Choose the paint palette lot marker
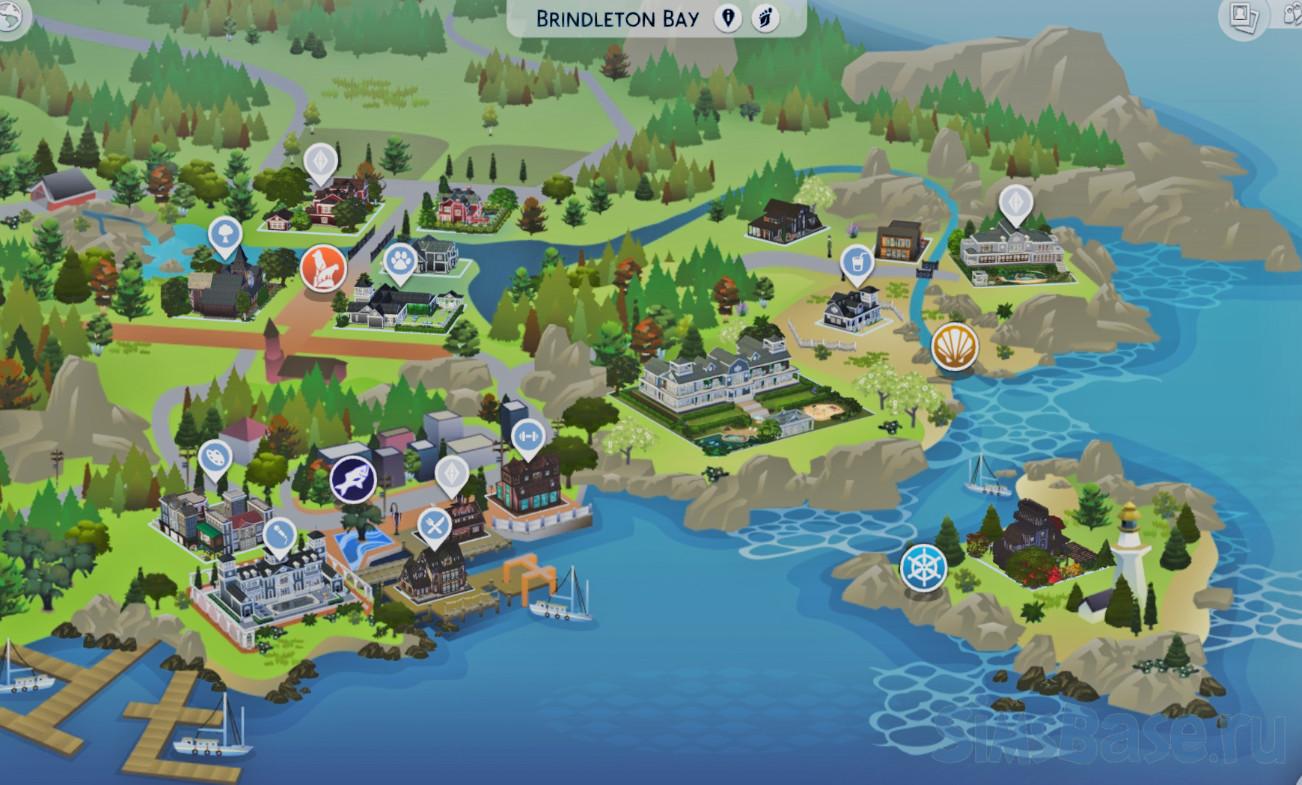Image resolution: width=1302 pixels, height=785 pixels. [214, 458]
